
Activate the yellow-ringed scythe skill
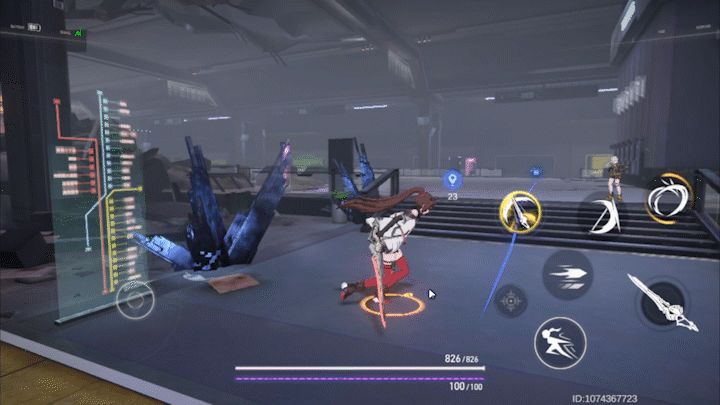coord(521,213)
